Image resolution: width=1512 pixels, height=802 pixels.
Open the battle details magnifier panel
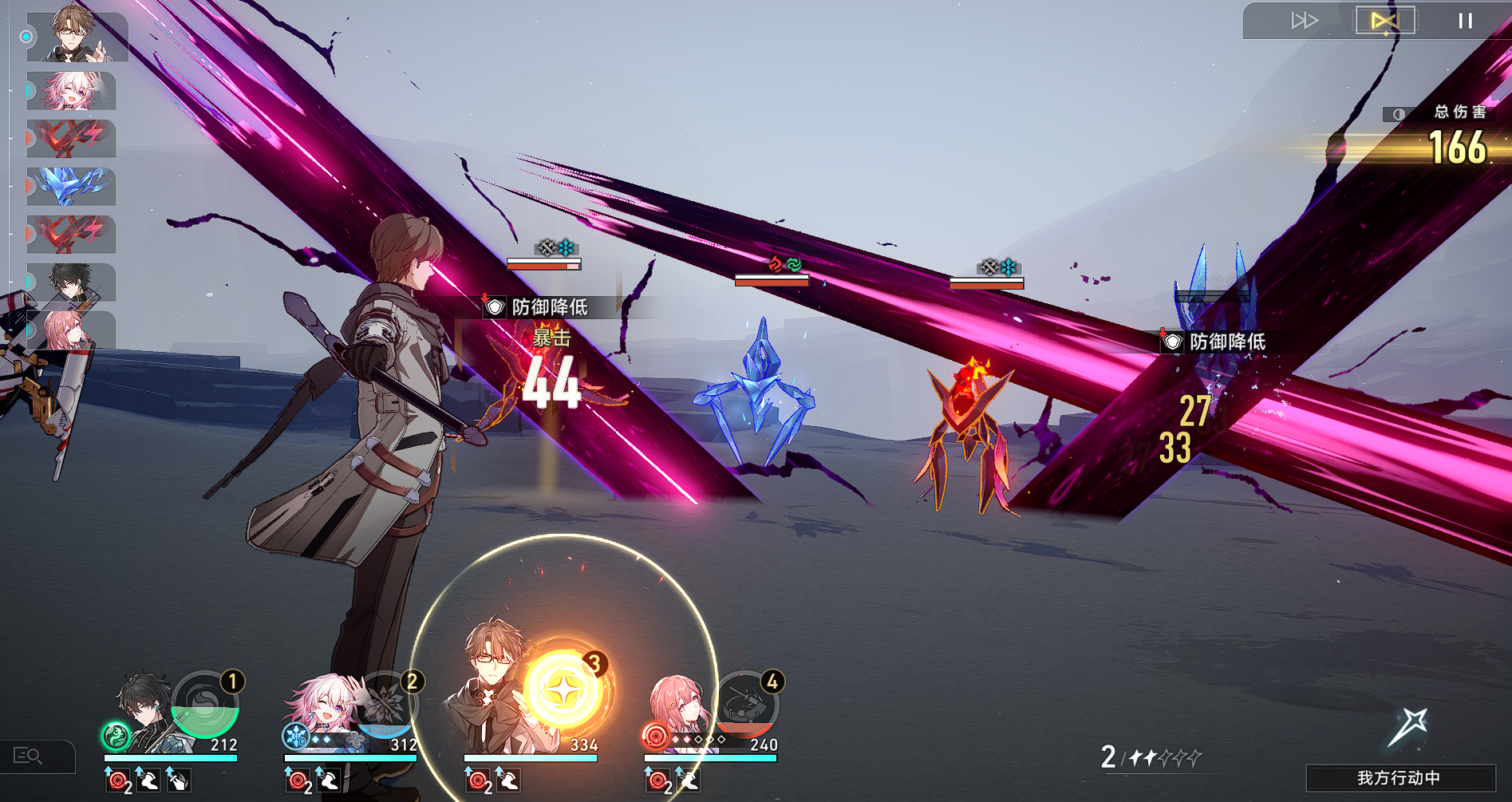tap(29, 755)
